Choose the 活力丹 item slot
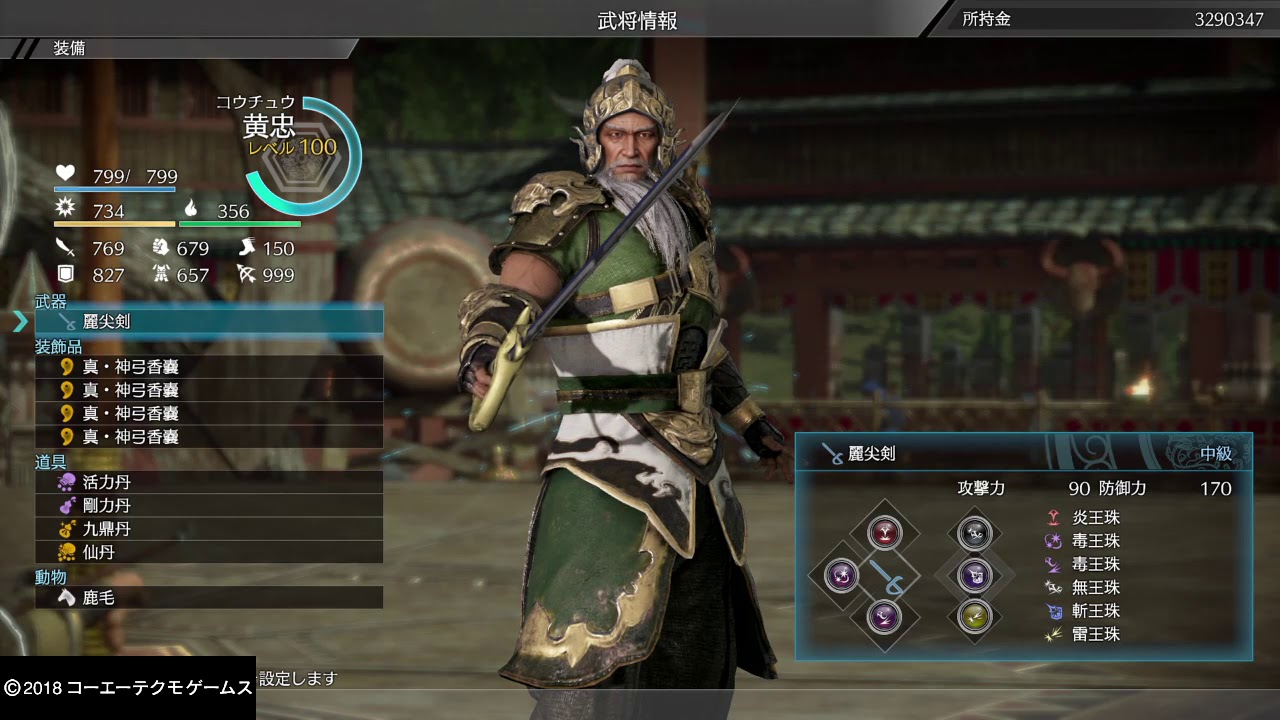1280x720 pixels. tap(208, 481)
